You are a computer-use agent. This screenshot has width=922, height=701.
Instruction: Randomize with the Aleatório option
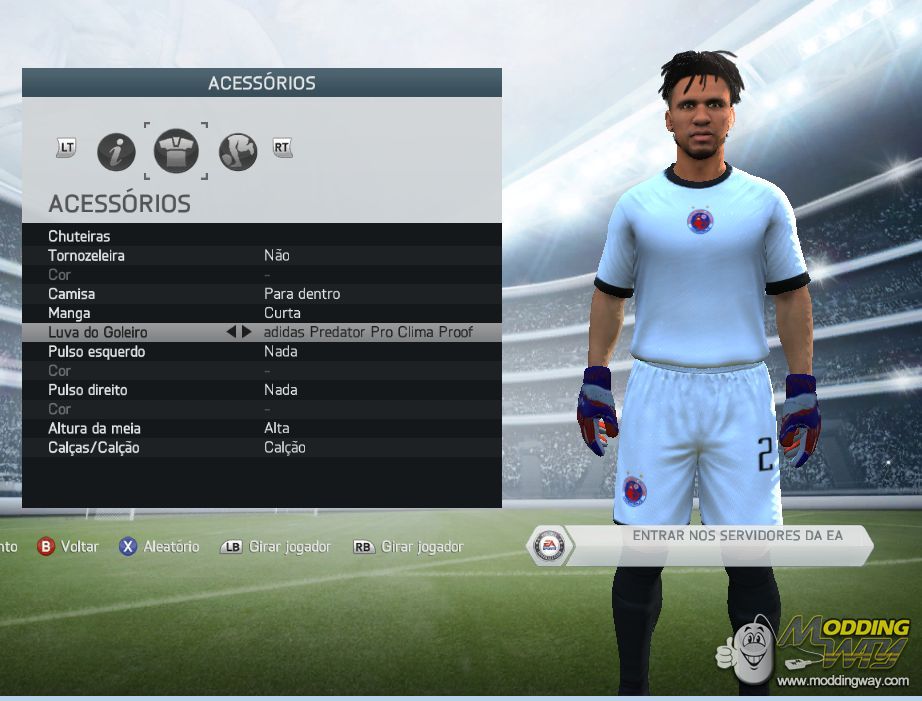pos(160,547)
